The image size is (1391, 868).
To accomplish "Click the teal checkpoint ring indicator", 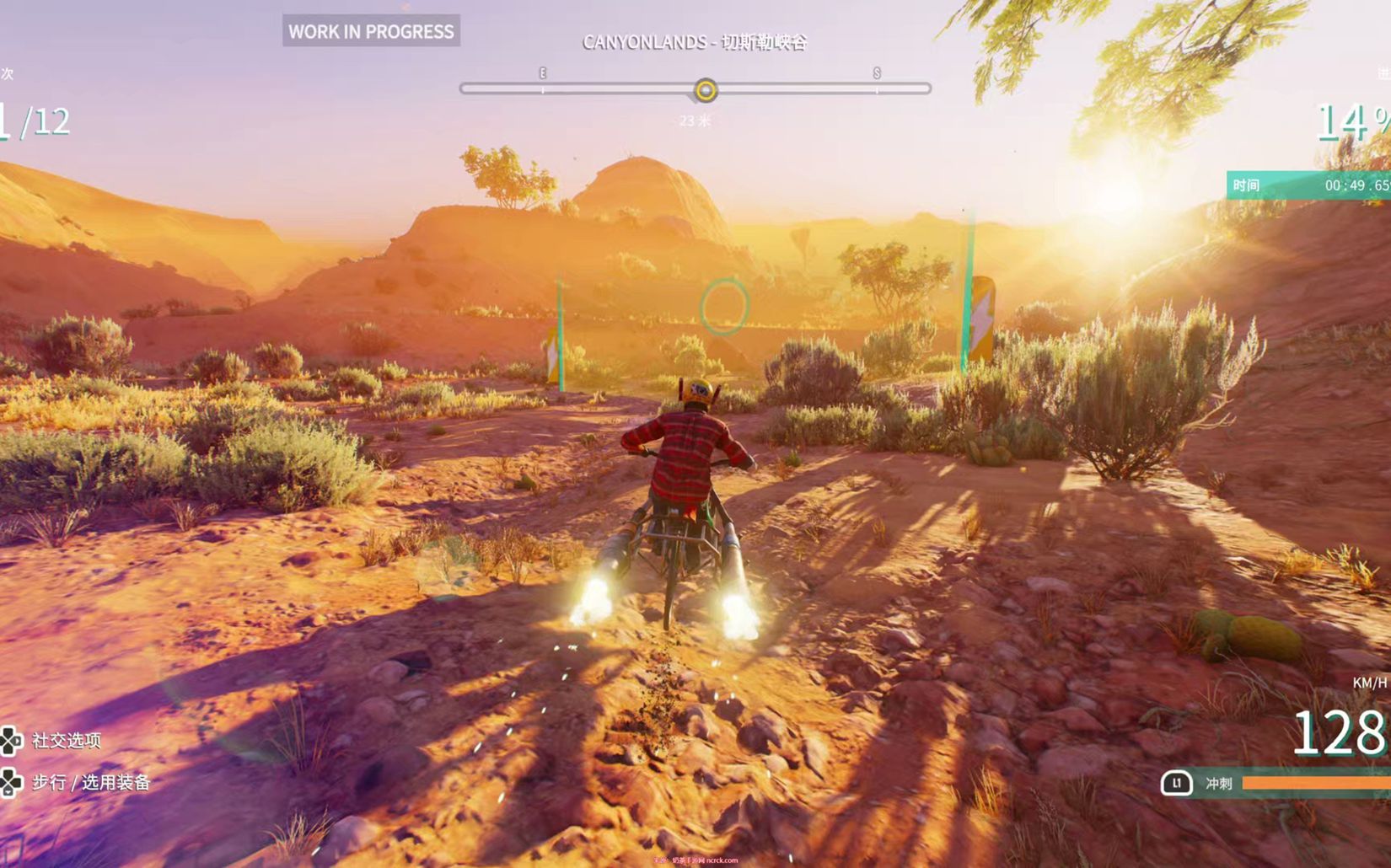I will 723,306.
